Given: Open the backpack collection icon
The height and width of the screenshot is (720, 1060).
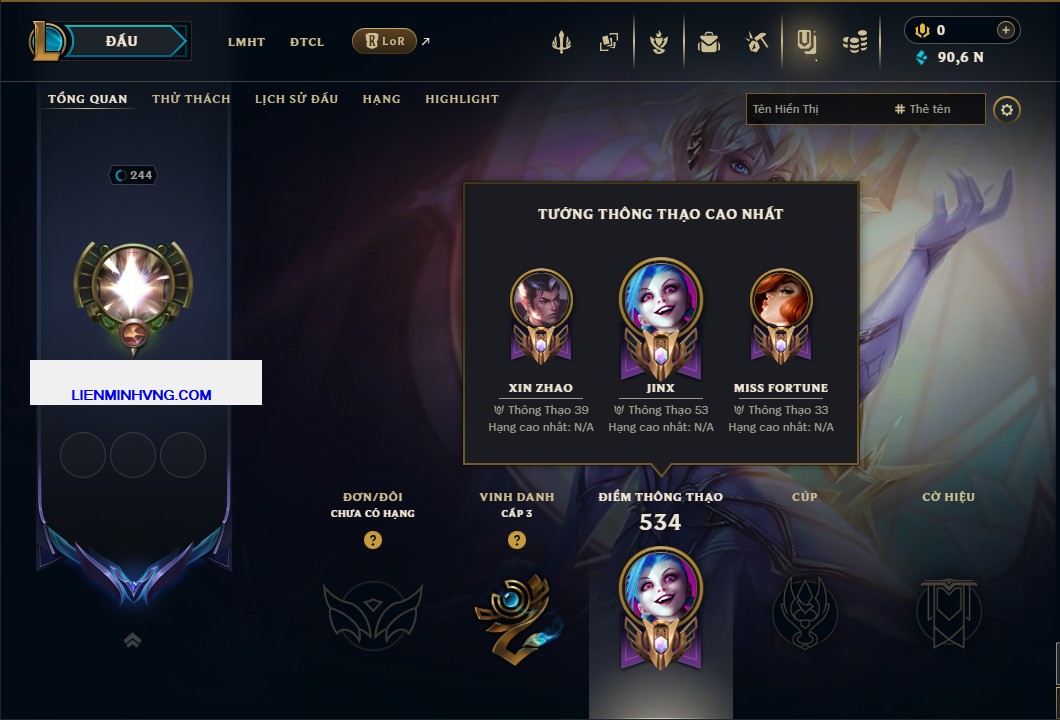Looking at the screenshot, I should (x=709, y=42).
